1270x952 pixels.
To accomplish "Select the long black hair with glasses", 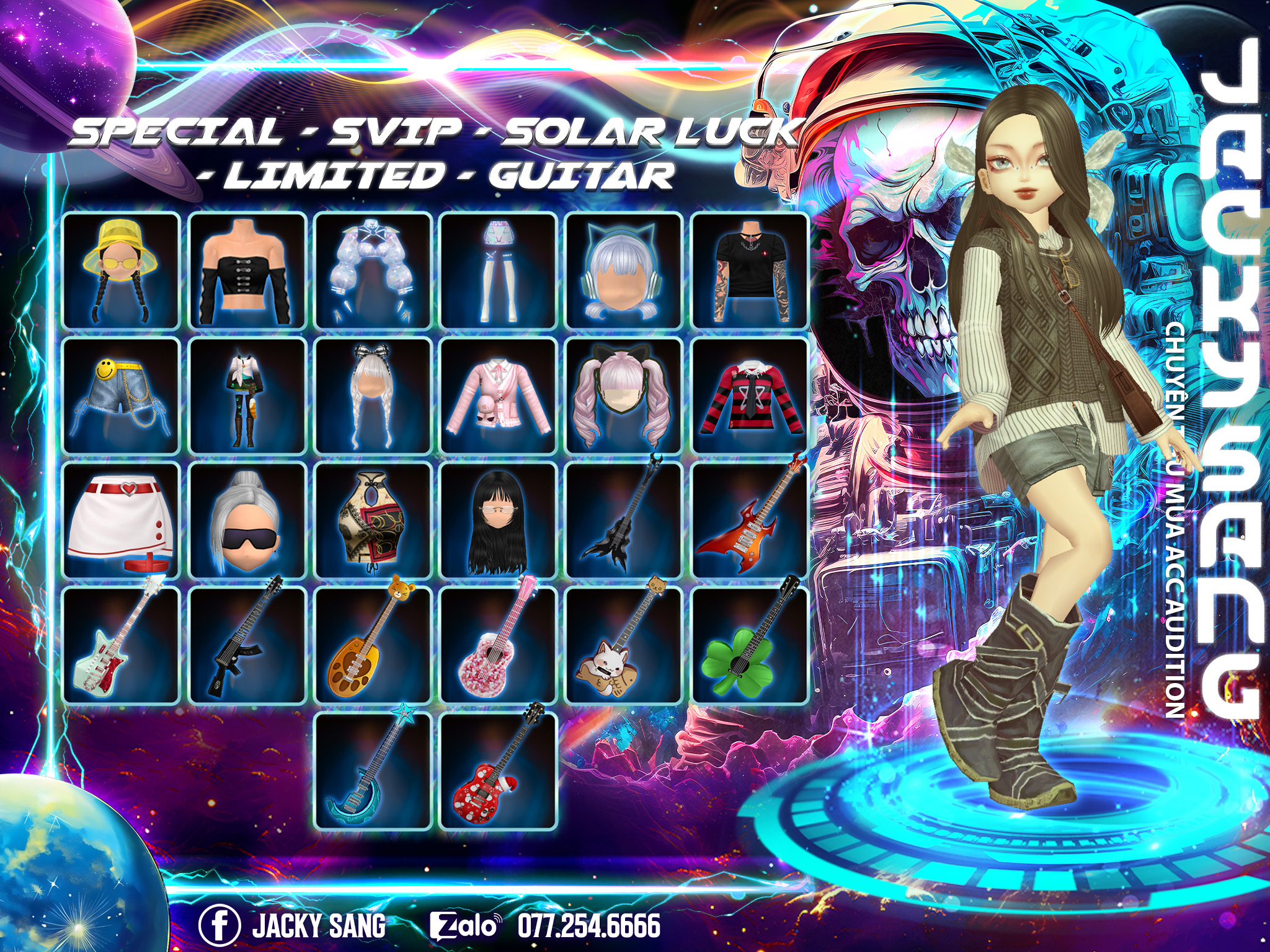I will [498, 521].
